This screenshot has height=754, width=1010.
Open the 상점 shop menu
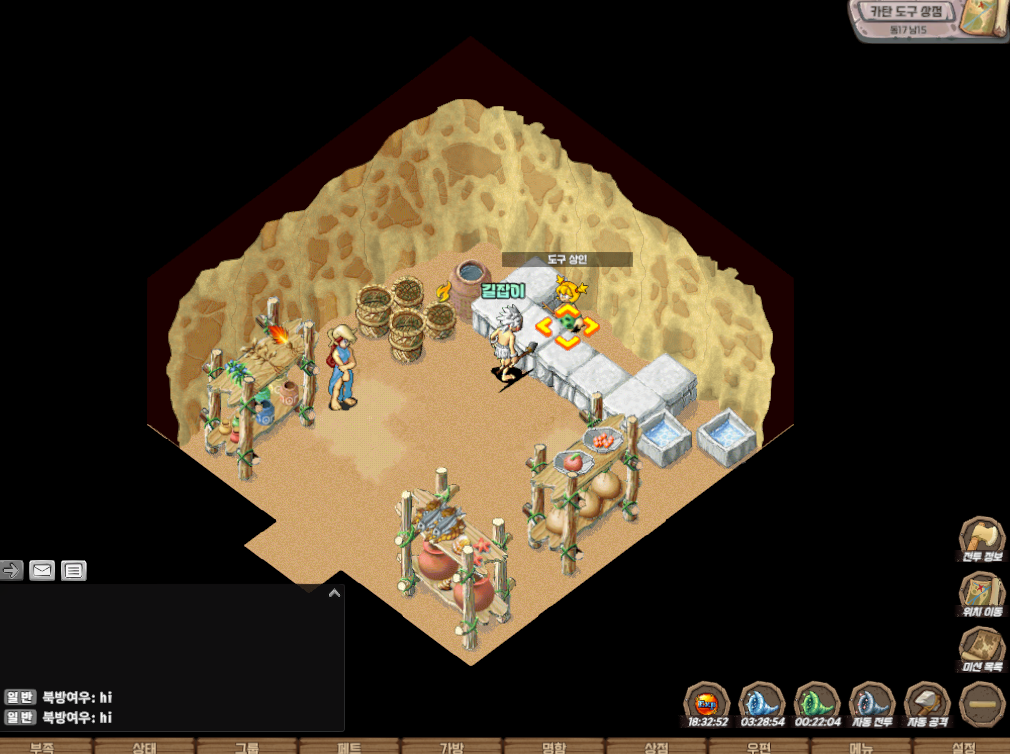pyautogui.click(x=656, y=747)
